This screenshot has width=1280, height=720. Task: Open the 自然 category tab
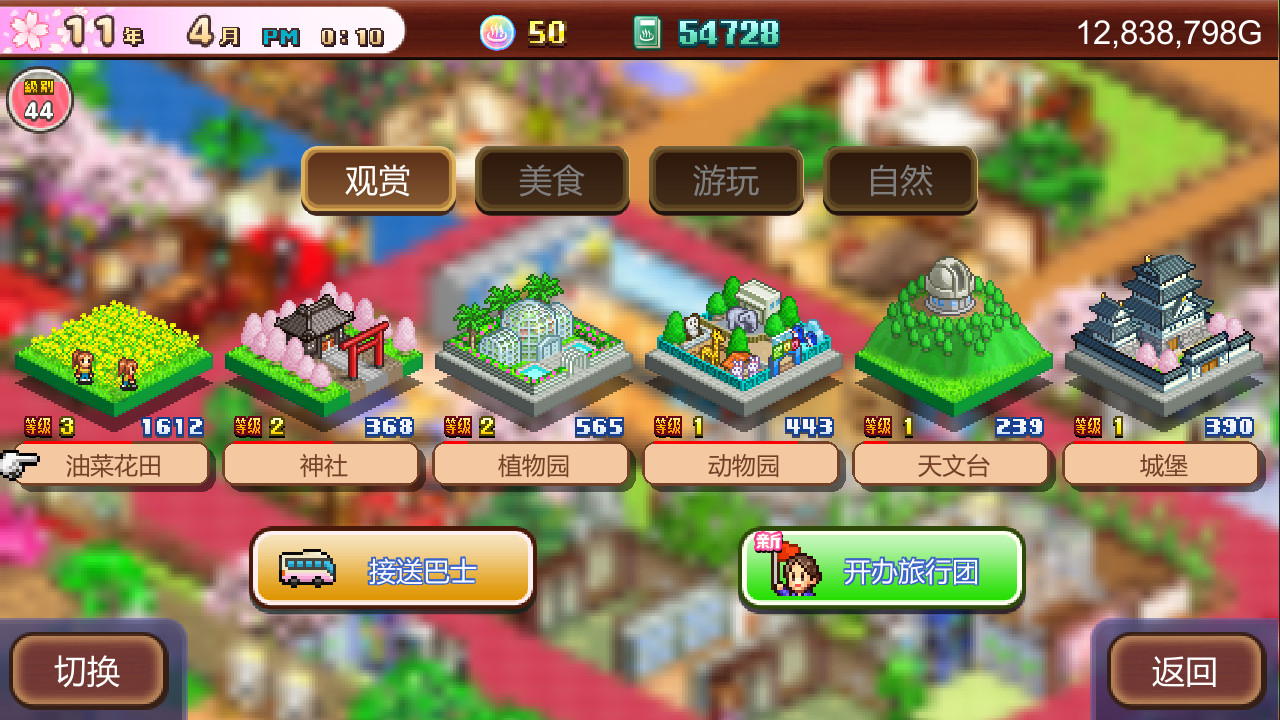click(899, 181)
